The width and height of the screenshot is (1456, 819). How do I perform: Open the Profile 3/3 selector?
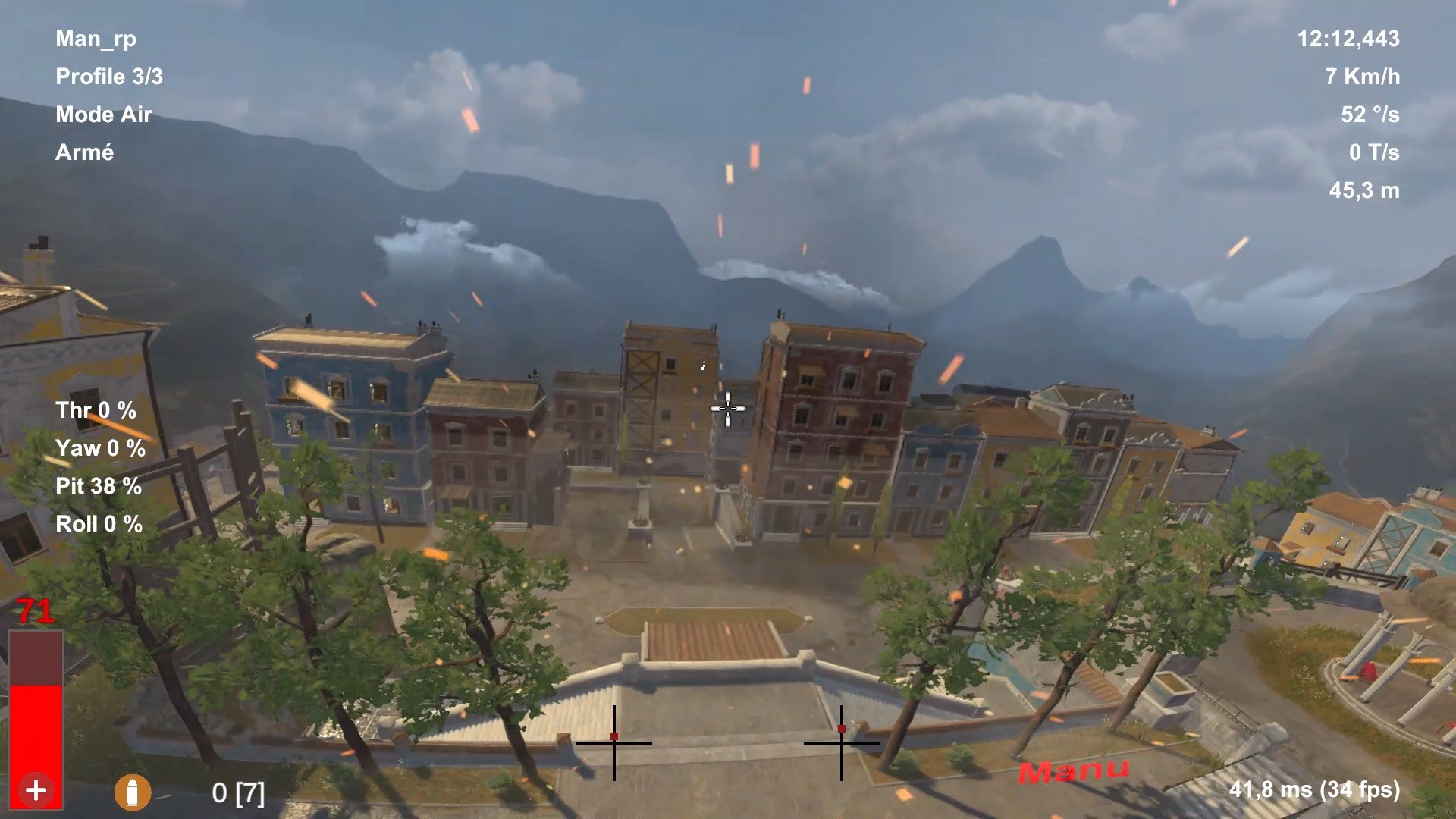(x=110, y=77)
